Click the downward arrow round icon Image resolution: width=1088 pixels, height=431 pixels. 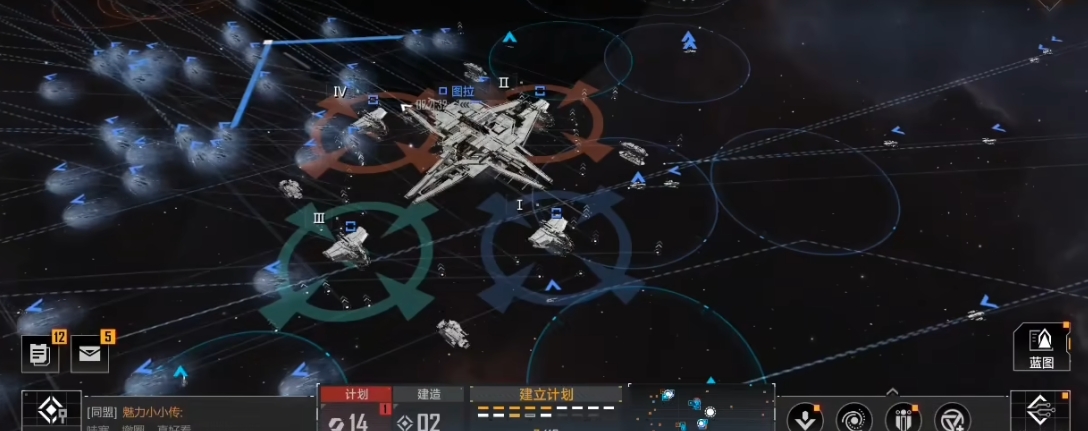coord(805,418)
